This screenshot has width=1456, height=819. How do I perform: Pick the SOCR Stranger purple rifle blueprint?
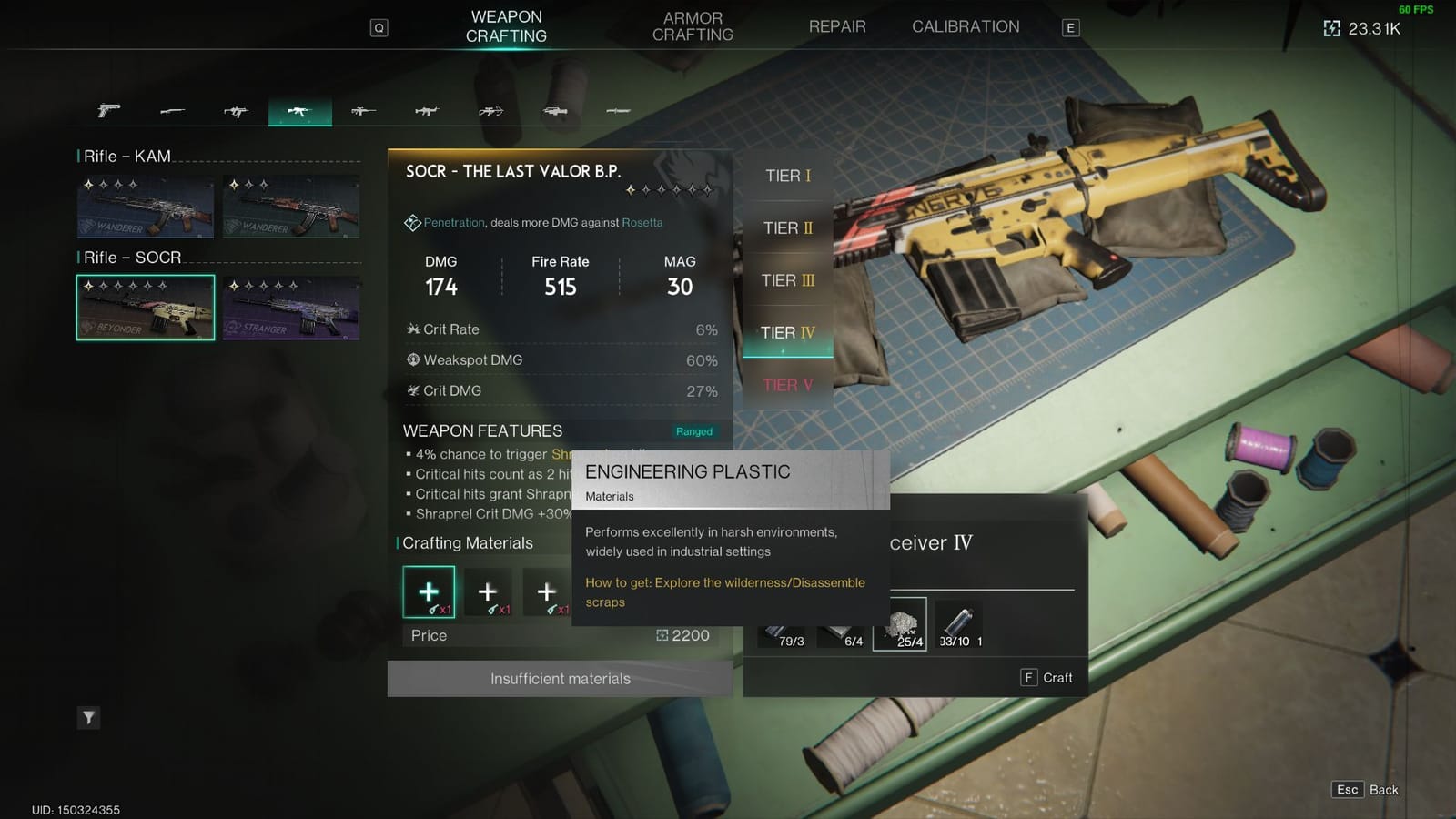tap(291, 308)
